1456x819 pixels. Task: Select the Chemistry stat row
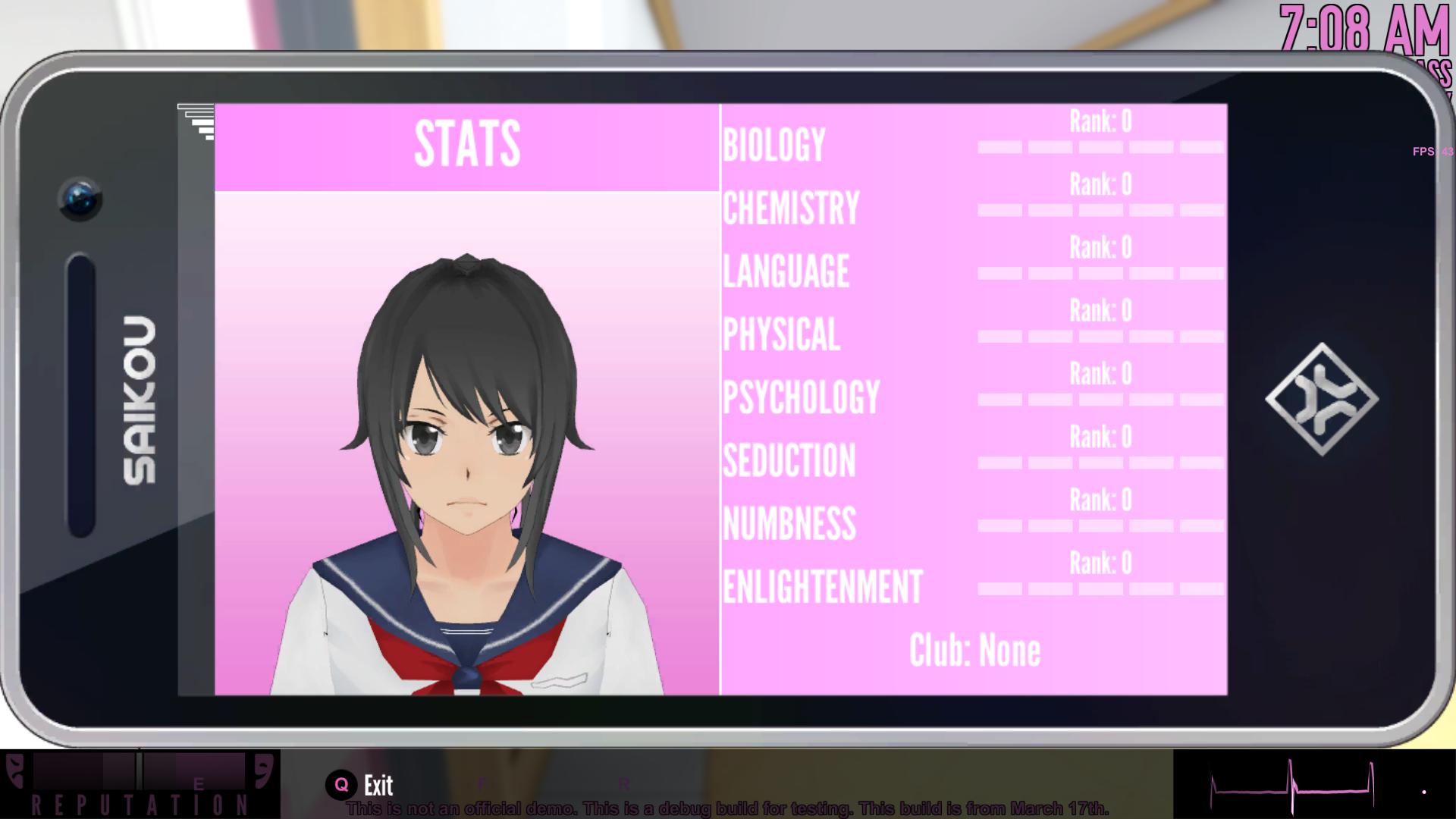click(791, 208)
